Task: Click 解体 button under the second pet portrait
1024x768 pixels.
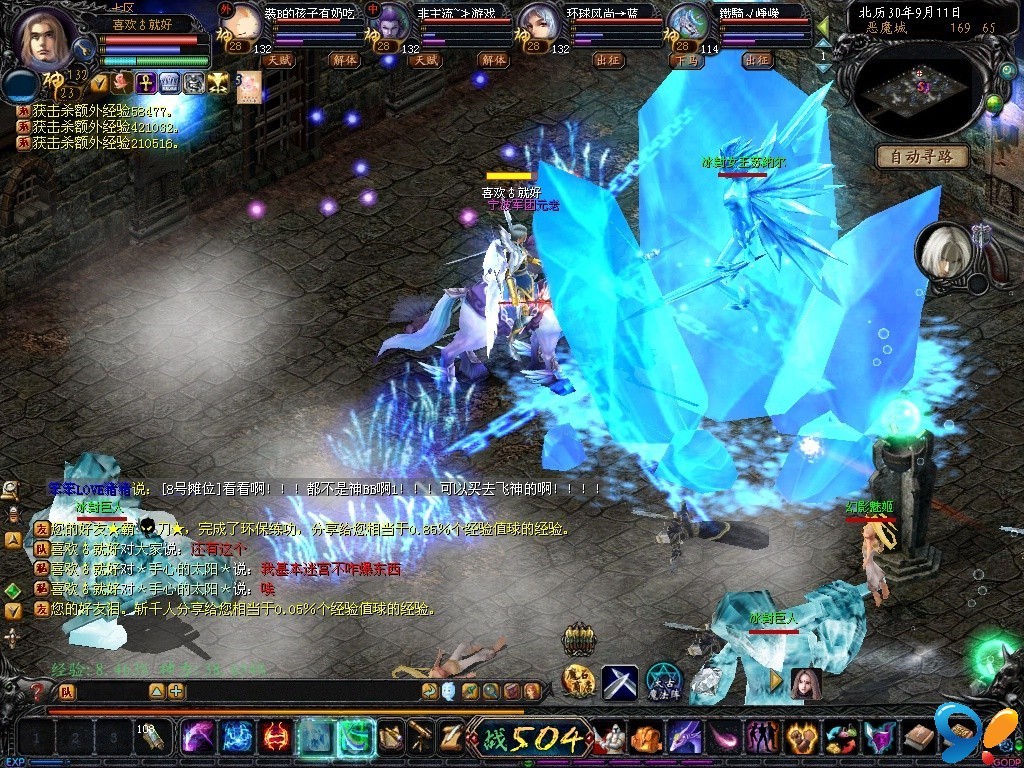Action: tap(493, 60)
